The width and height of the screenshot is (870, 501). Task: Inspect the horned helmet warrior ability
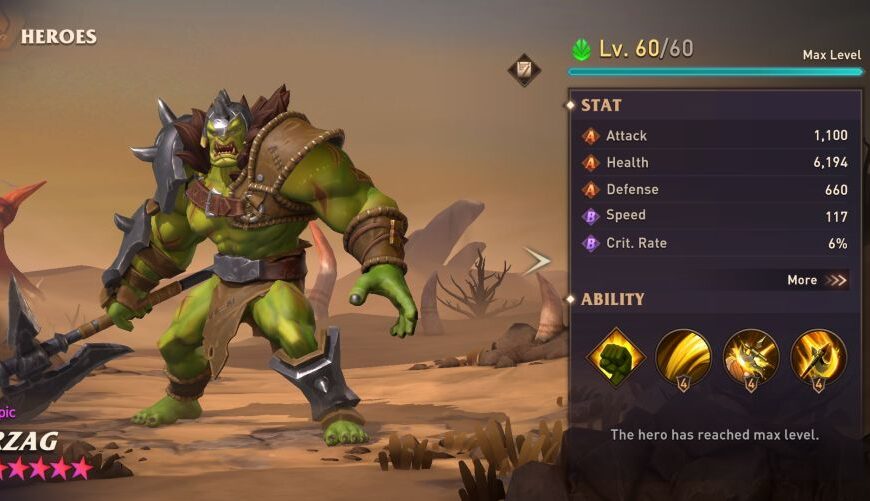[750, 356]
